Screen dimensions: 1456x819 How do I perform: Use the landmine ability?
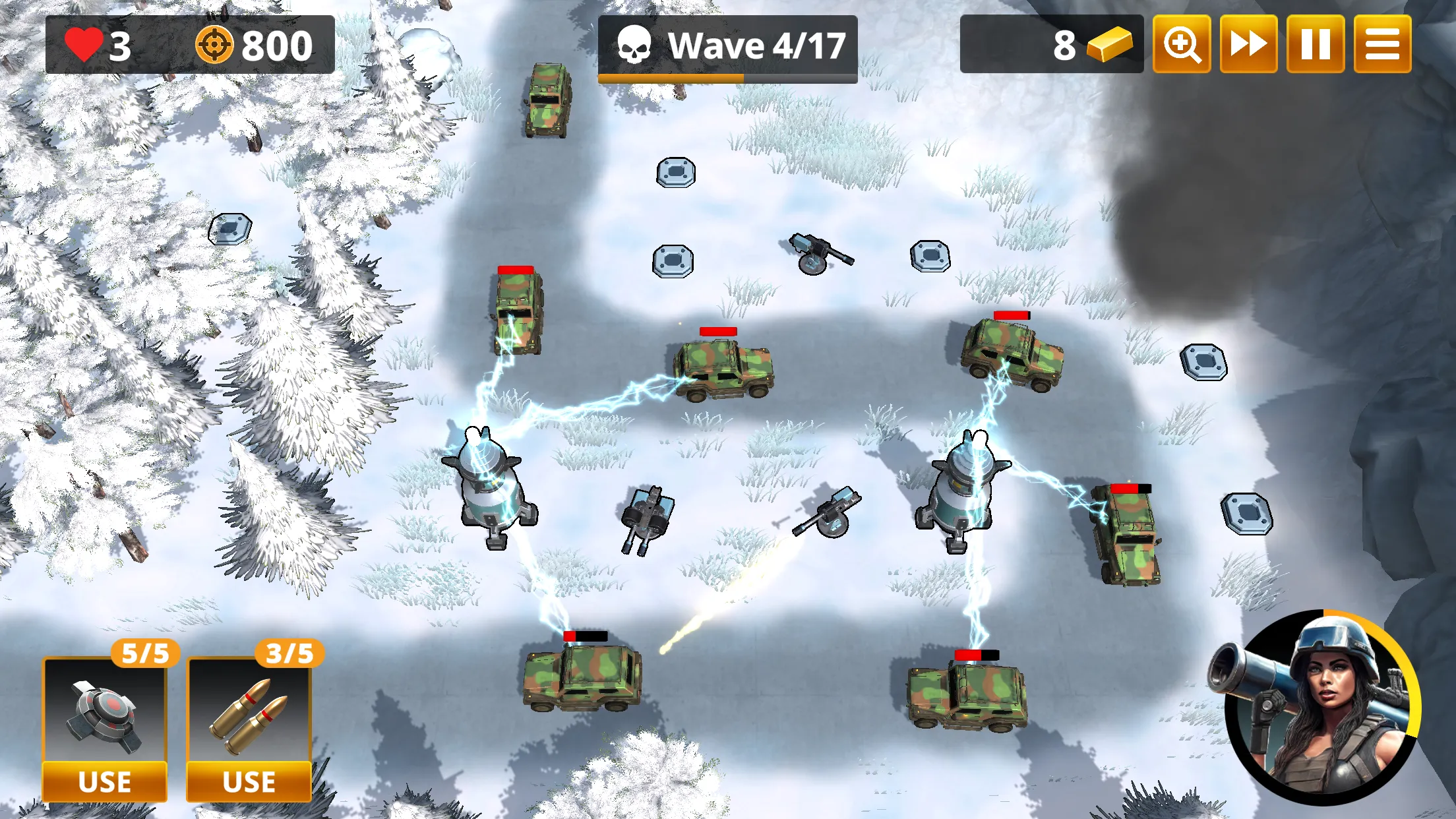click(104, 781)
